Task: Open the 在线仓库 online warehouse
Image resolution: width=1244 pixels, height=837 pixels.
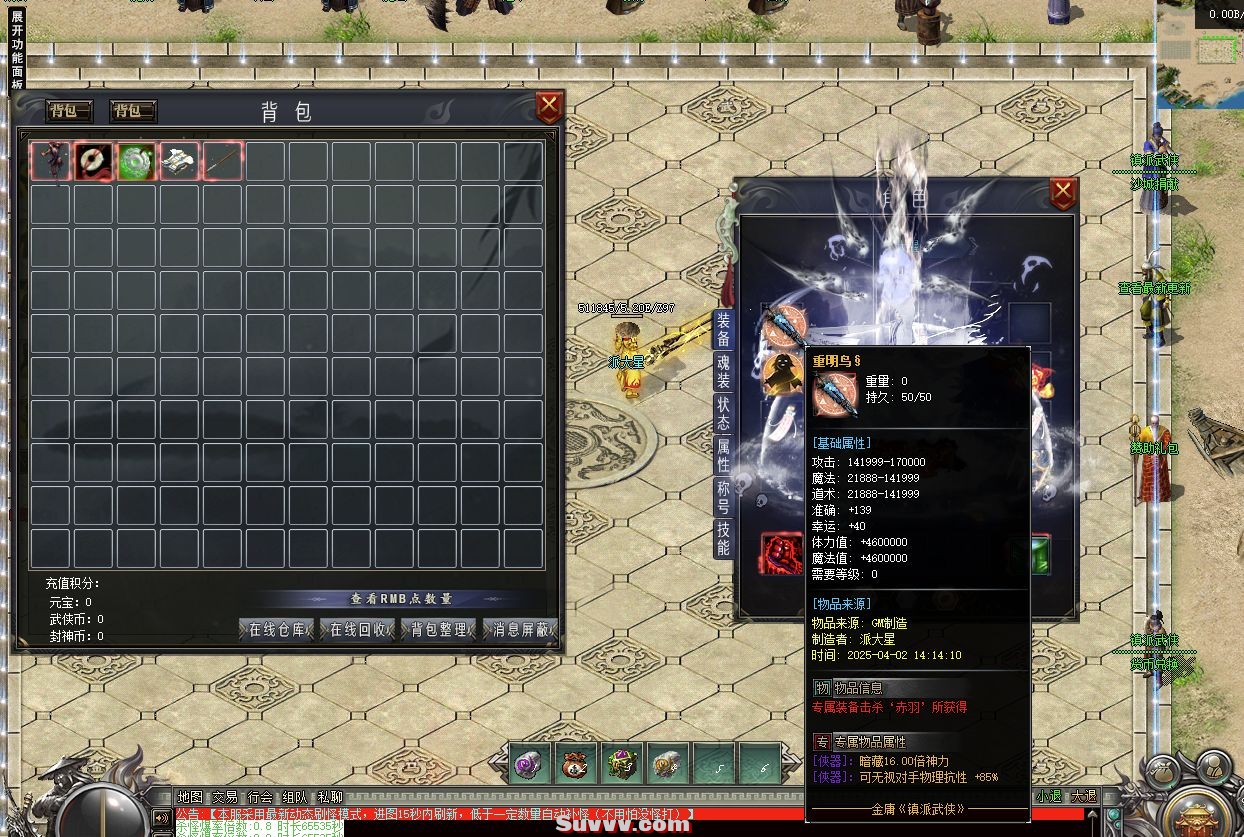Action: [277, 630]
